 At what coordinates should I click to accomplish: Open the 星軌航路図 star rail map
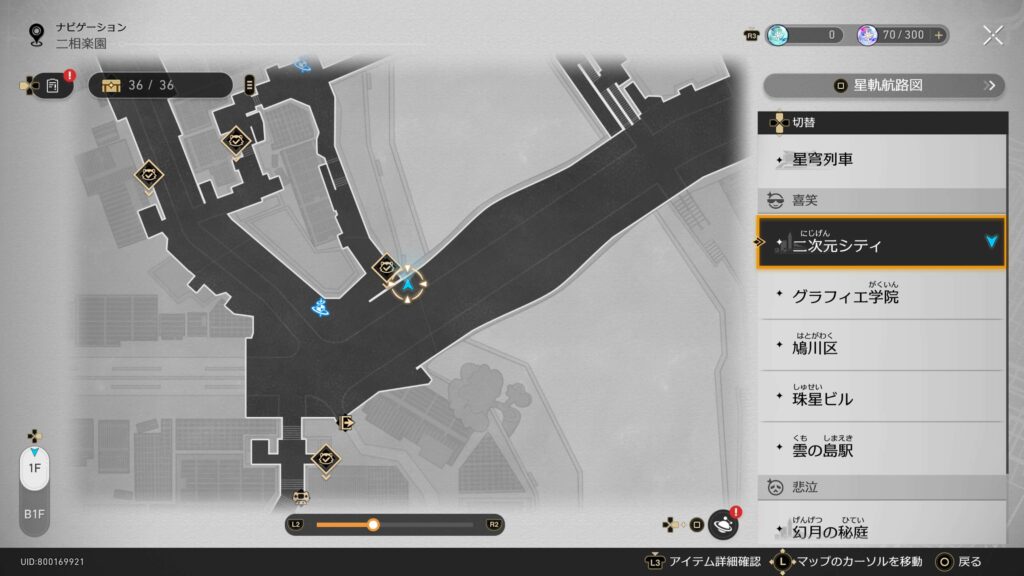(883, 86)
